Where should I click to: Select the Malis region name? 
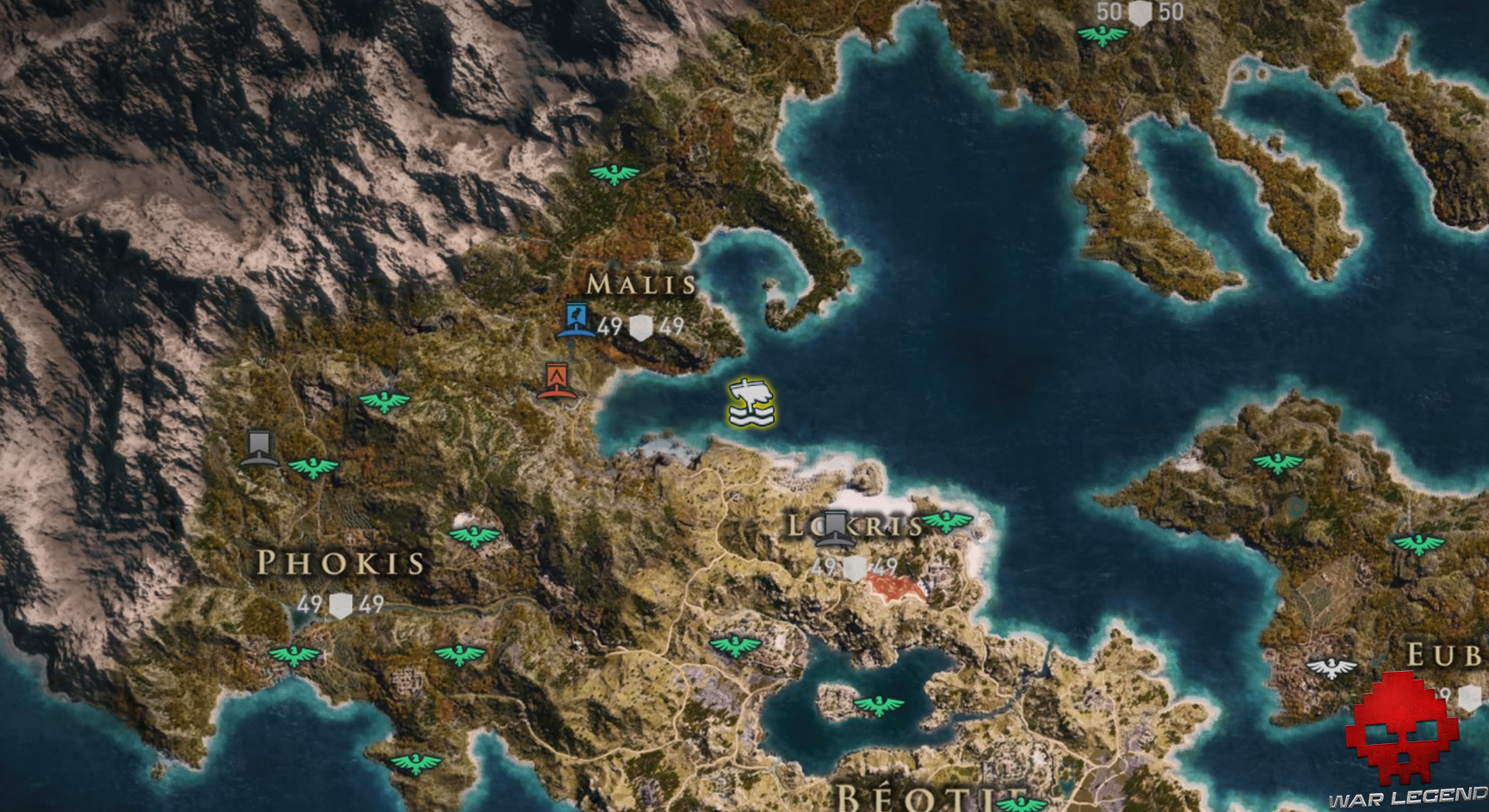pos(641,282)
